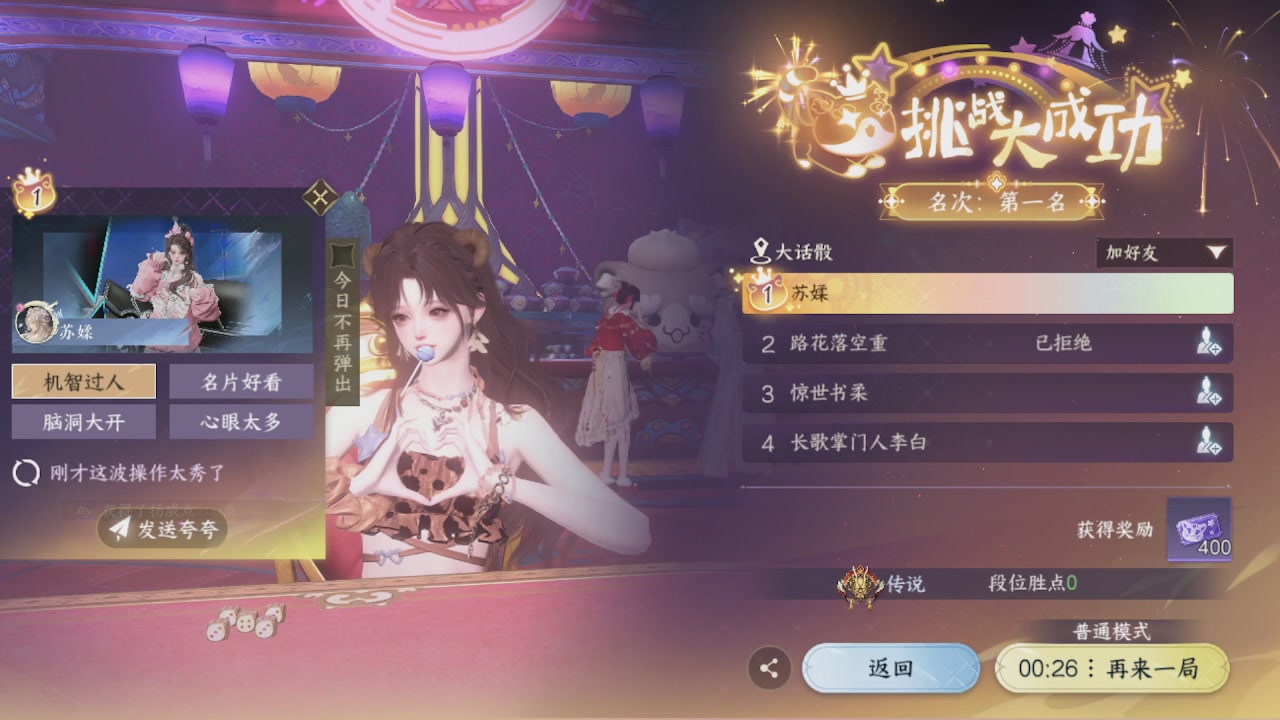This screenshot has width=1280, height=720.
Task: Toggle the 脑洞大开 praise tag
Action: [83, 421]
